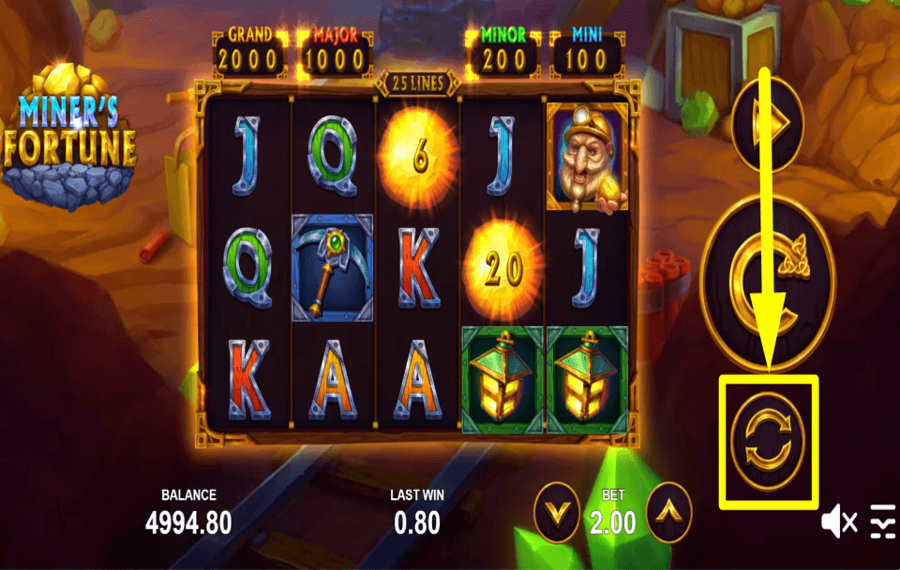
Task: Open the menu icon beside the speaker
Action: [x=882, y=521]
